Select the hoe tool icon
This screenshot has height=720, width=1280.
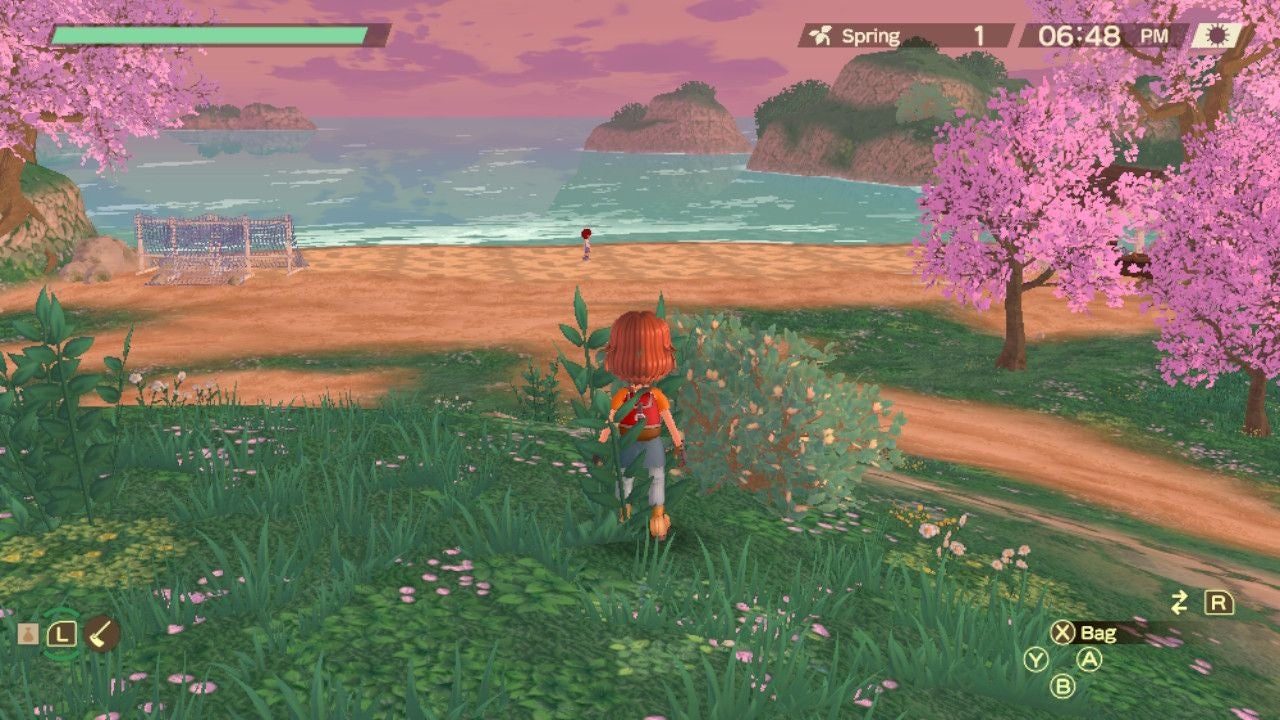point(101,633)
